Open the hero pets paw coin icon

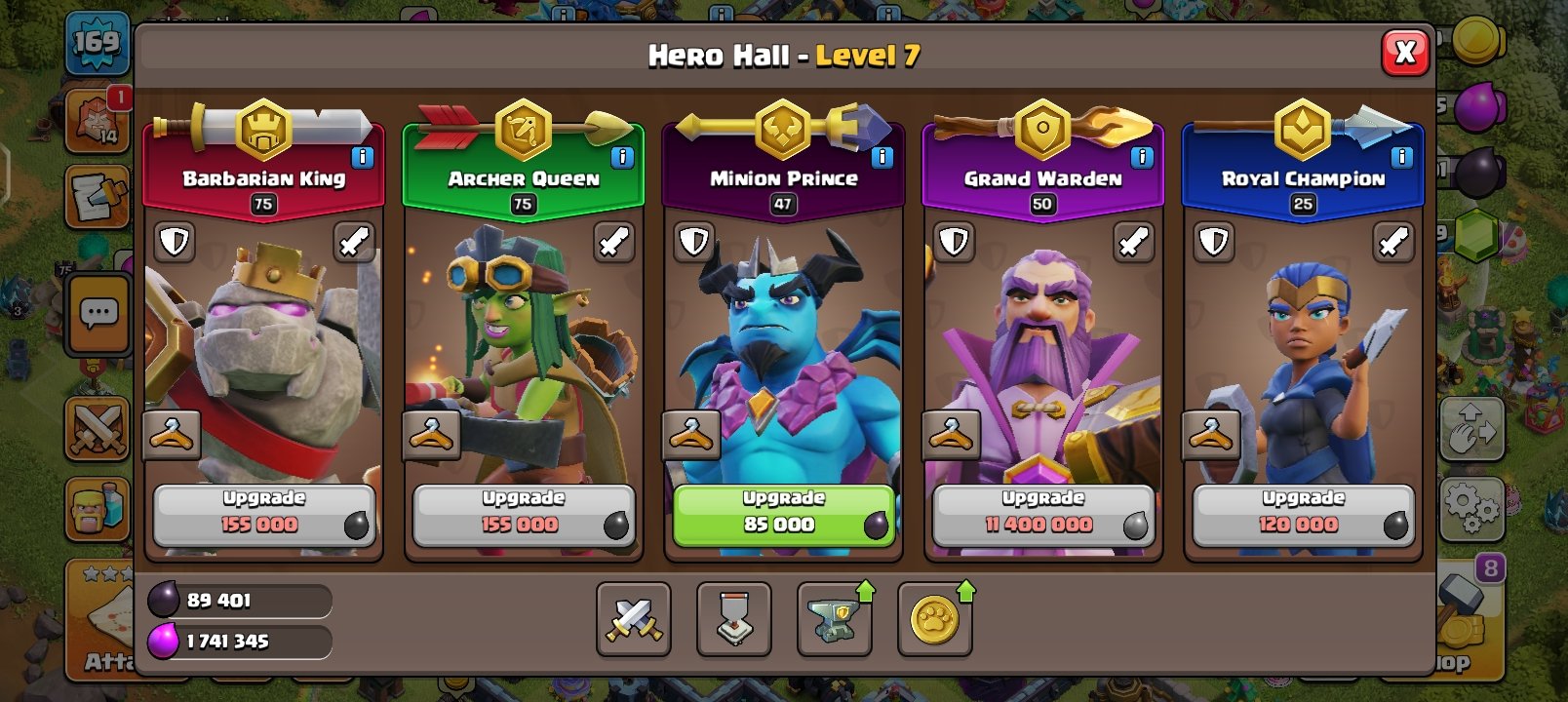[935, 620]
